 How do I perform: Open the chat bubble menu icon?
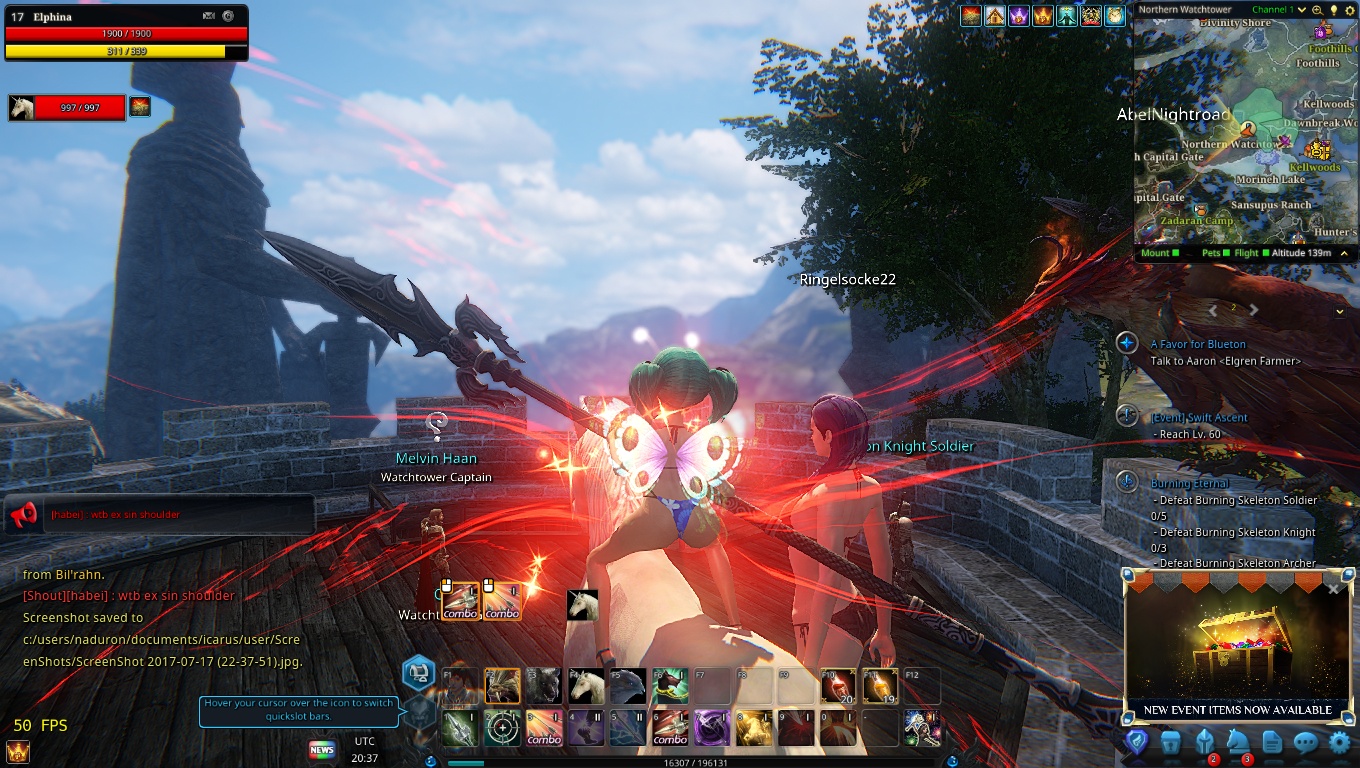coord(1305,743)
